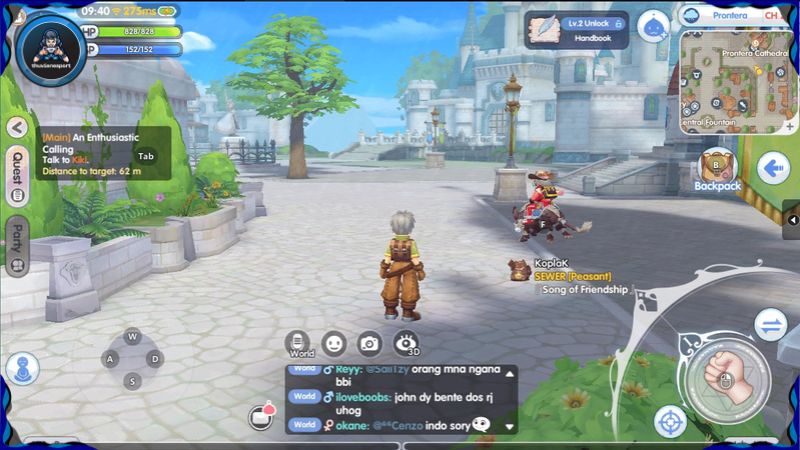Viewport: 800px width, 450px height.
Task: Open the mail envelope with notification
Action: point(262,416)
